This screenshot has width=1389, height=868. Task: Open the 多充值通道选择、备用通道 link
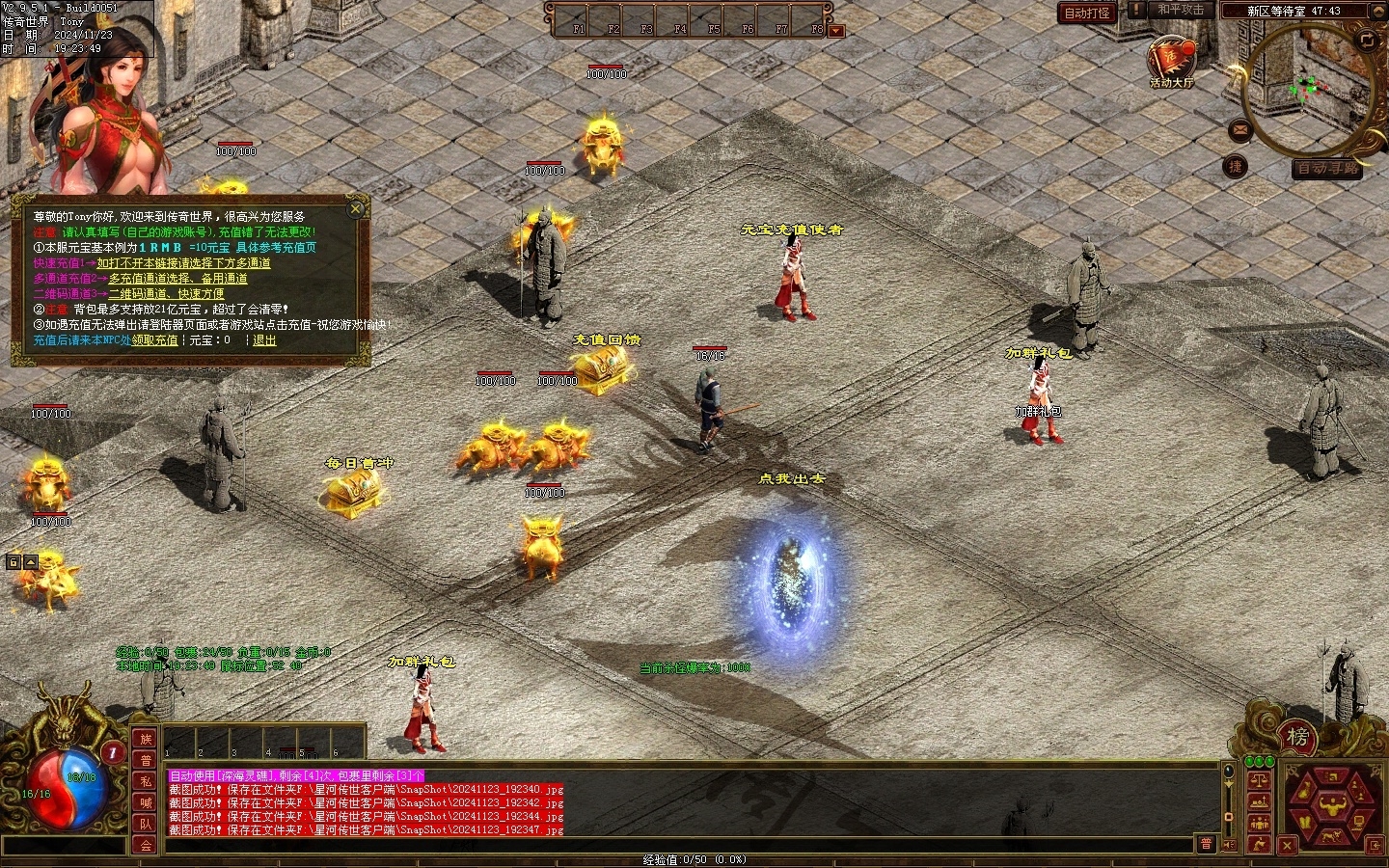(177, 279)
